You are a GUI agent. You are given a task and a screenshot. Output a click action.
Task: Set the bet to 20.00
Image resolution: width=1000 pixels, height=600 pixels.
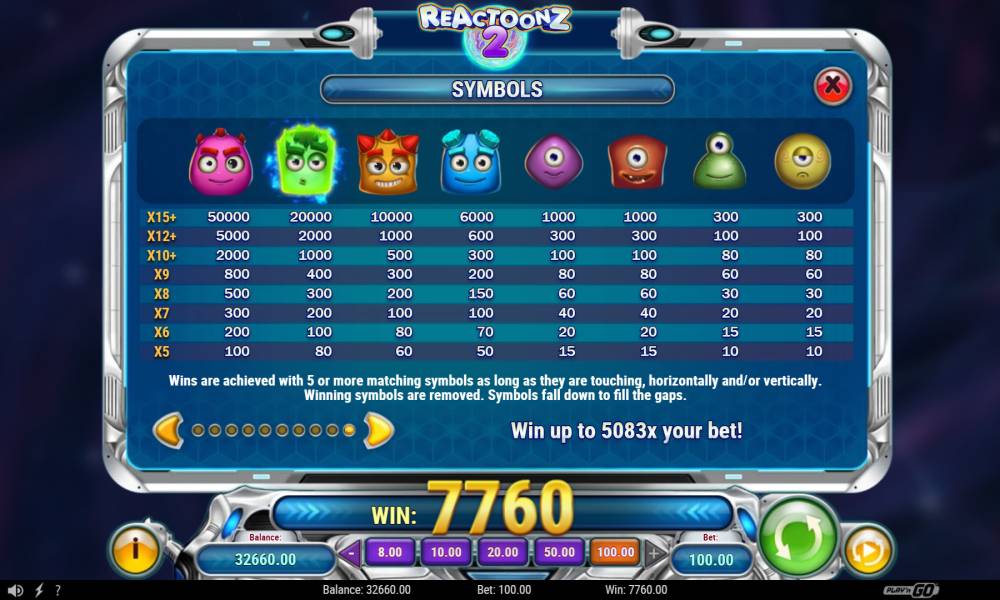coord(502,552)
